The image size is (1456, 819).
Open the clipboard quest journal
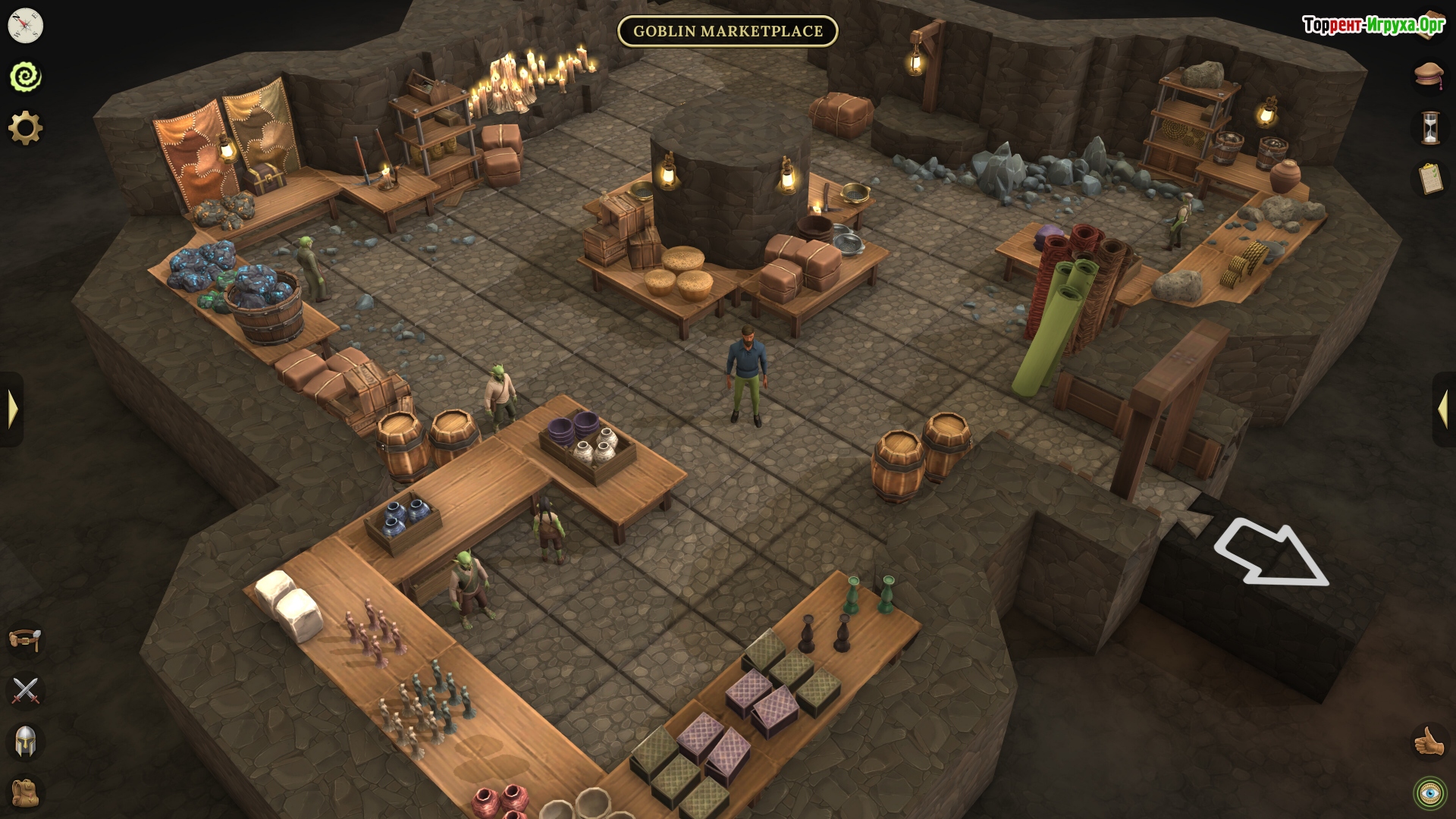[x=1429, y=179]
